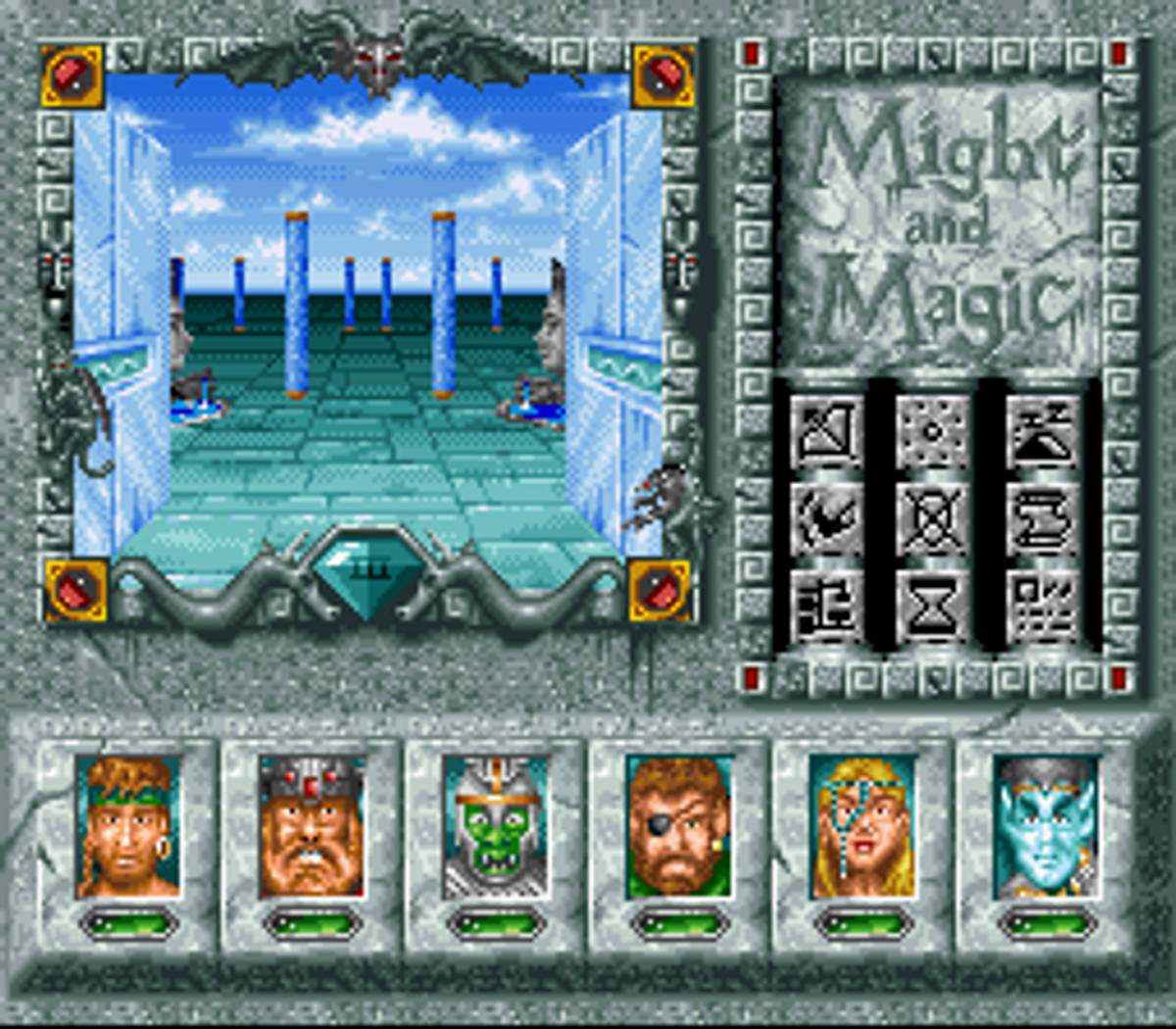Open the automap maze icon
The width and height of the screenshot is (1176, 1029).
pos(826,604)
